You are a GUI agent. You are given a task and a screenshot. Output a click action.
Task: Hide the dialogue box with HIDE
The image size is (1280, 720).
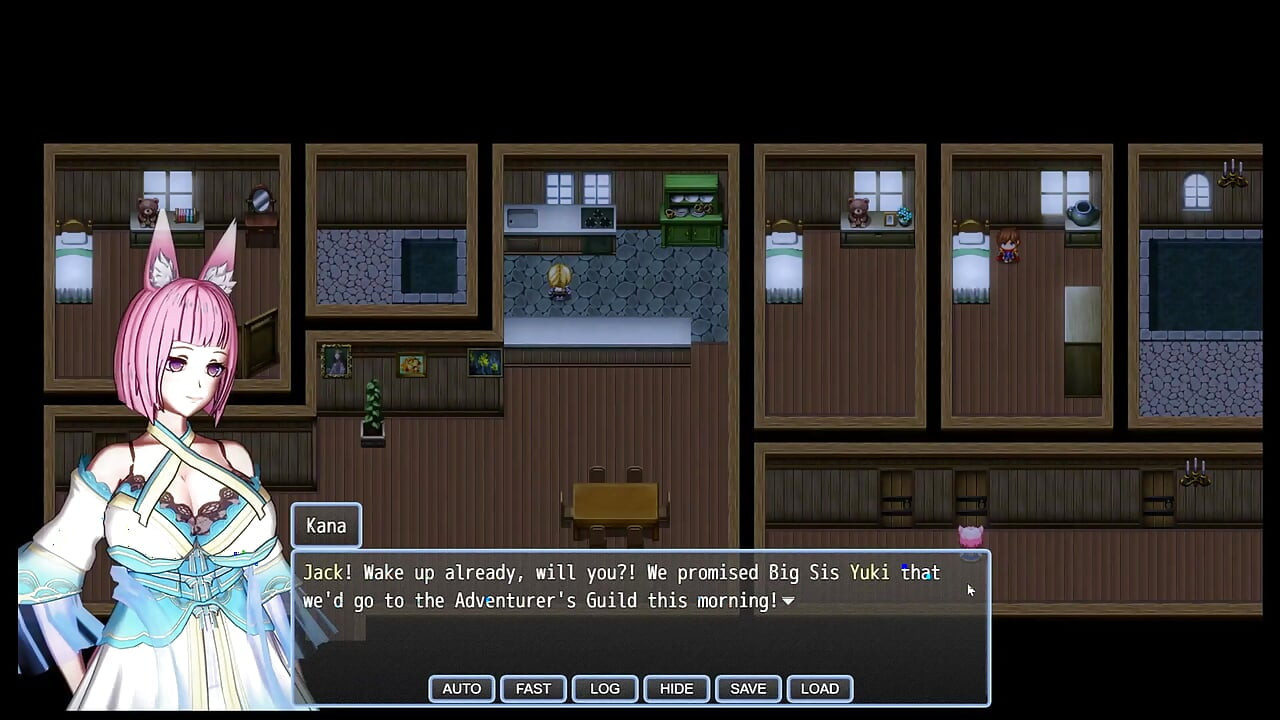(676, 688)
